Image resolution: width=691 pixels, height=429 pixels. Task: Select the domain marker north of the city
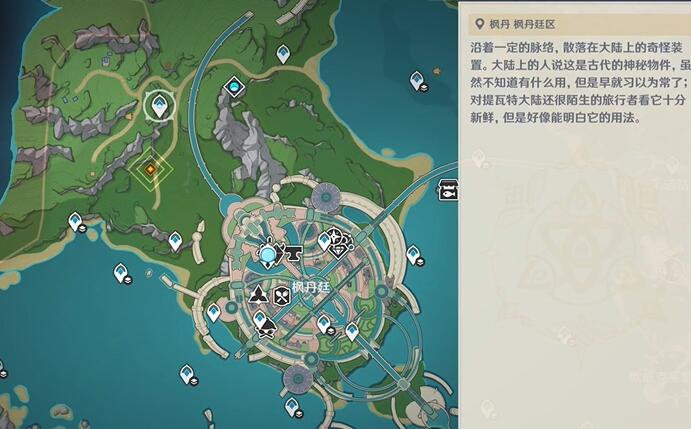pos(235,89)
